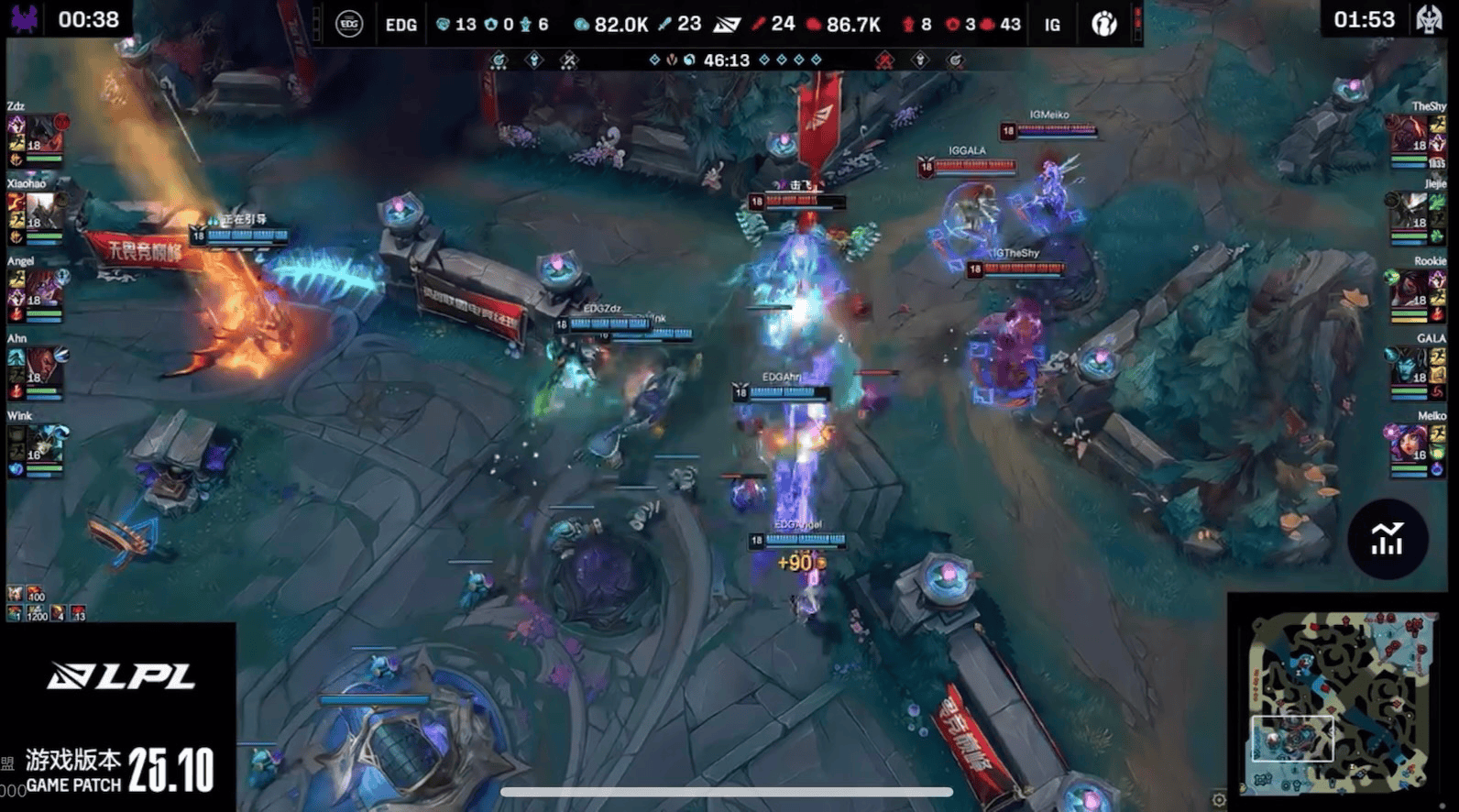Viewport: 1459px width, 812px height.
Task: Click the IG team logo
Action: click(1104, 24)
